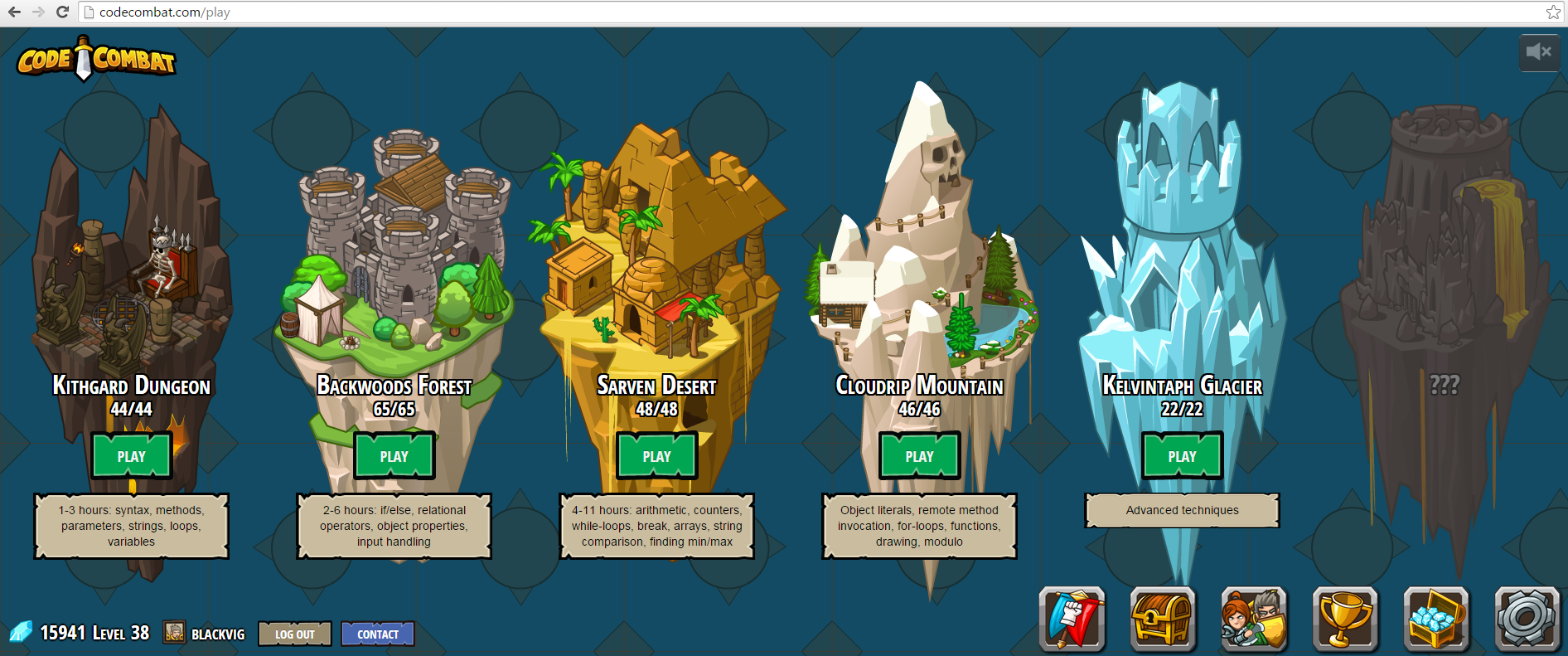The image size is (1568, 656).
Task: Open the clans flag banner icon
Action: click(1072, 619)
